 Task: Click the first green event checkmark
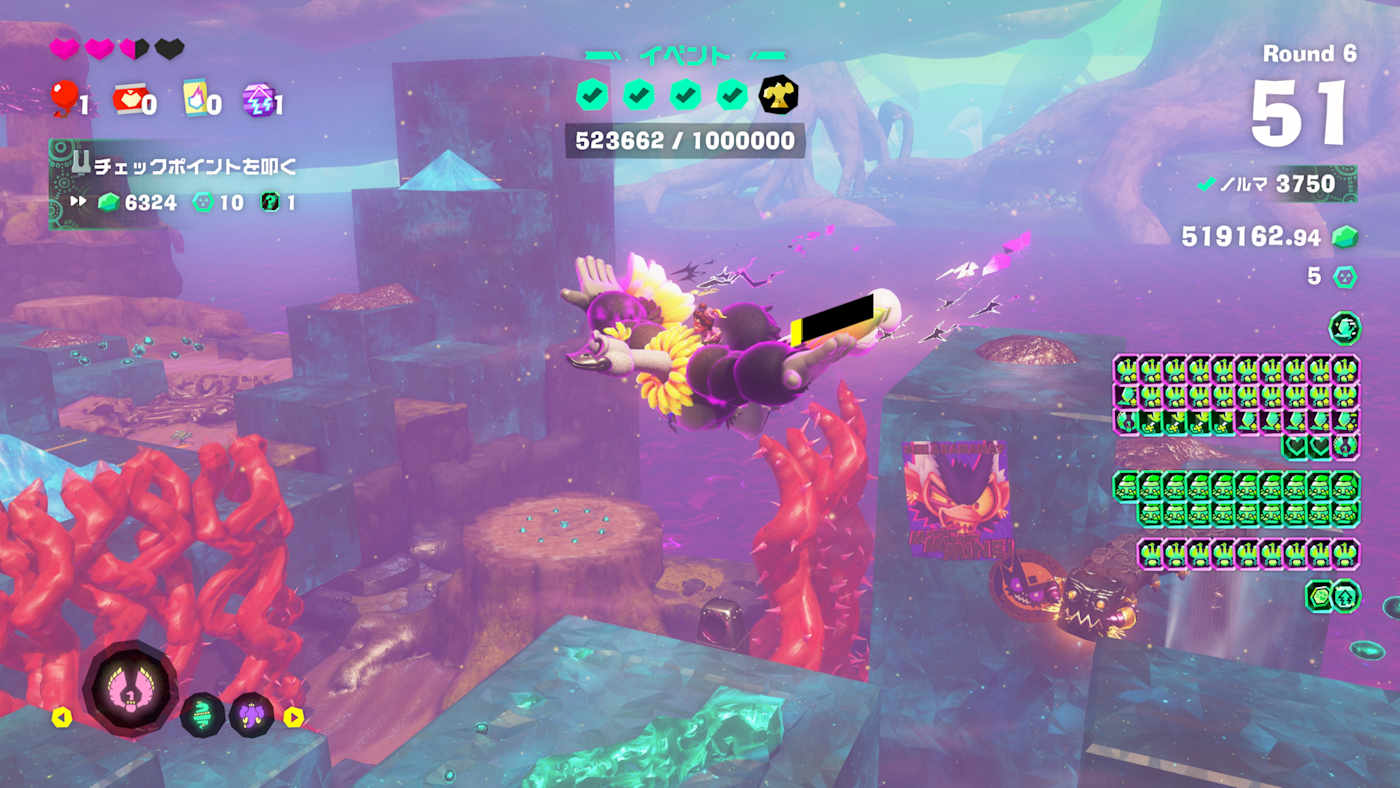pos(592,95)
